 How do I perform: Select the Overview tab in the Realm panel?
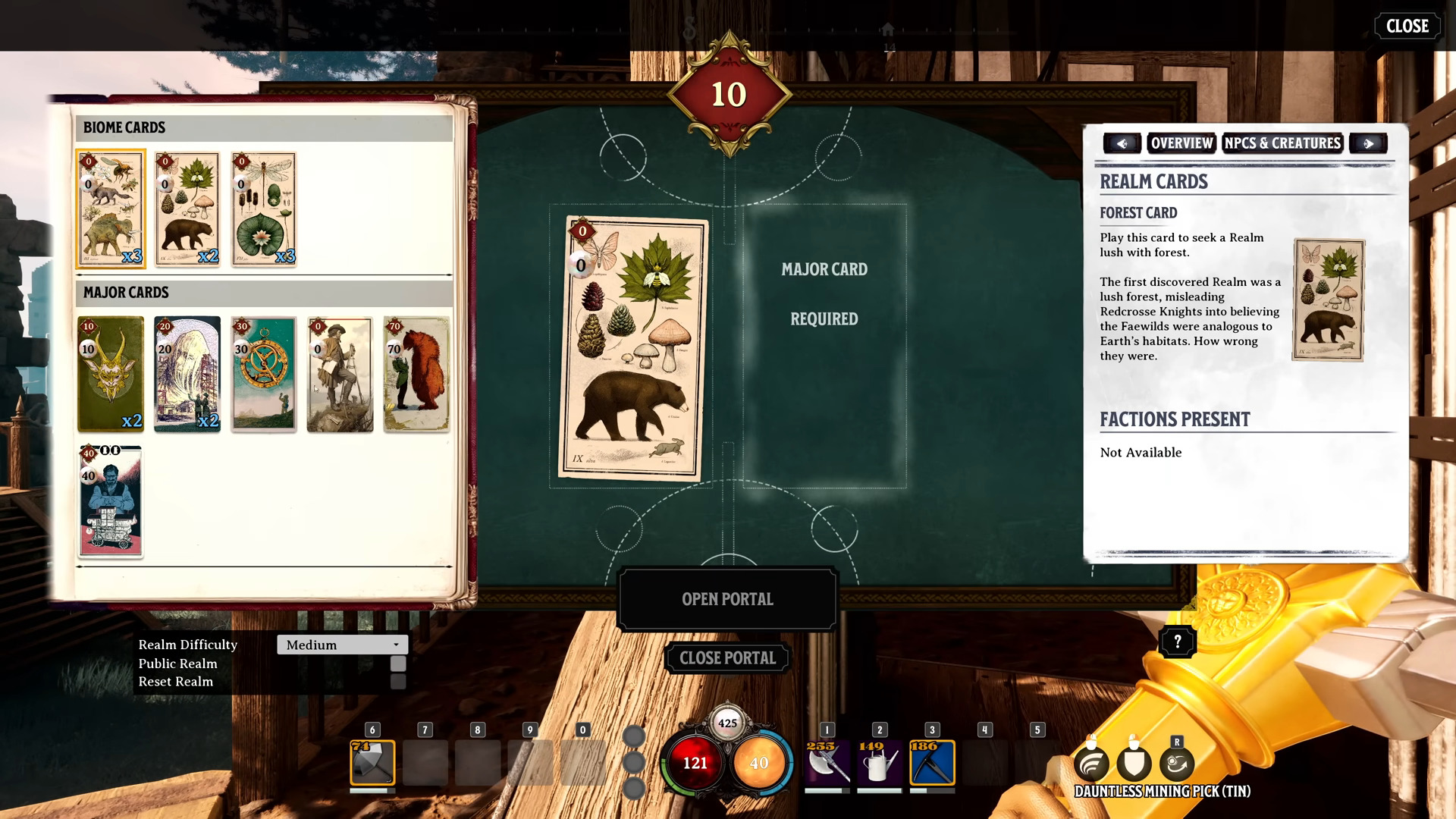point(1182,143)
